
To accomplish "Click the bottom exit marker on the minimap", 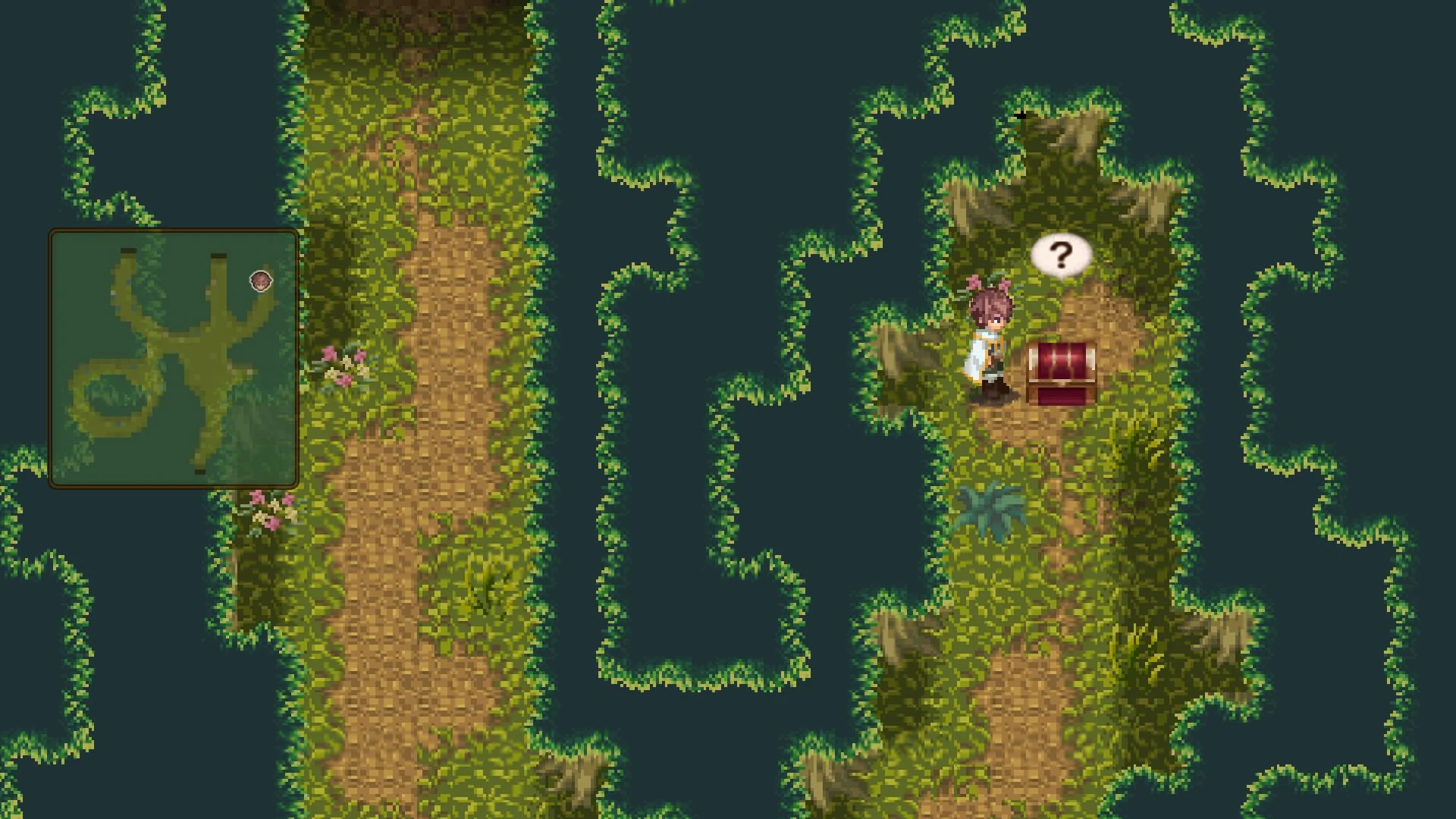I will [199, 472].
